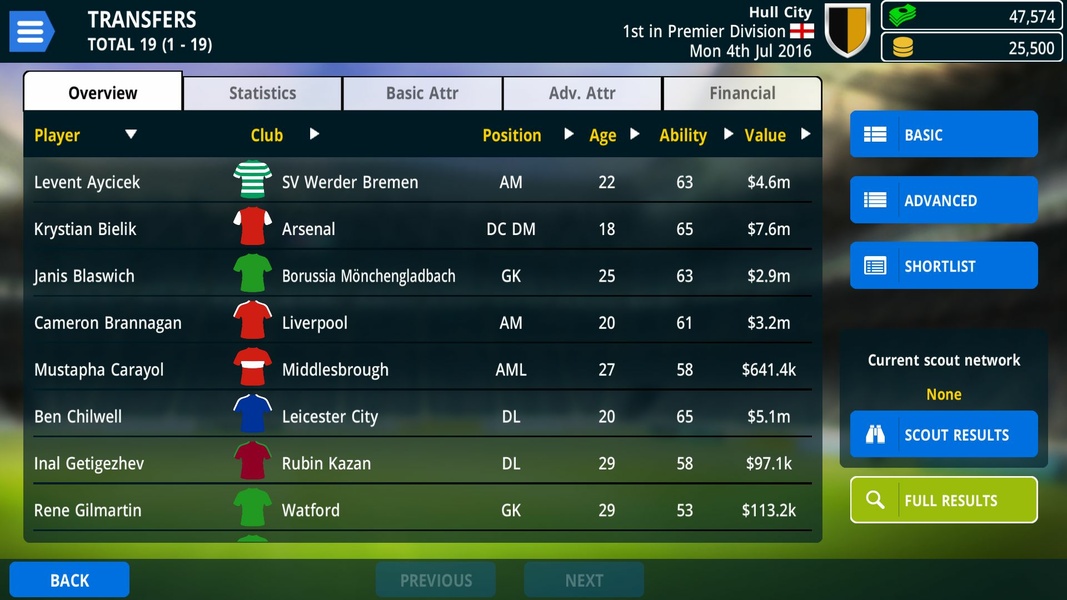The image size is (1067, 600).
Task: Select the Financial tab
Action: coord(742,93)
